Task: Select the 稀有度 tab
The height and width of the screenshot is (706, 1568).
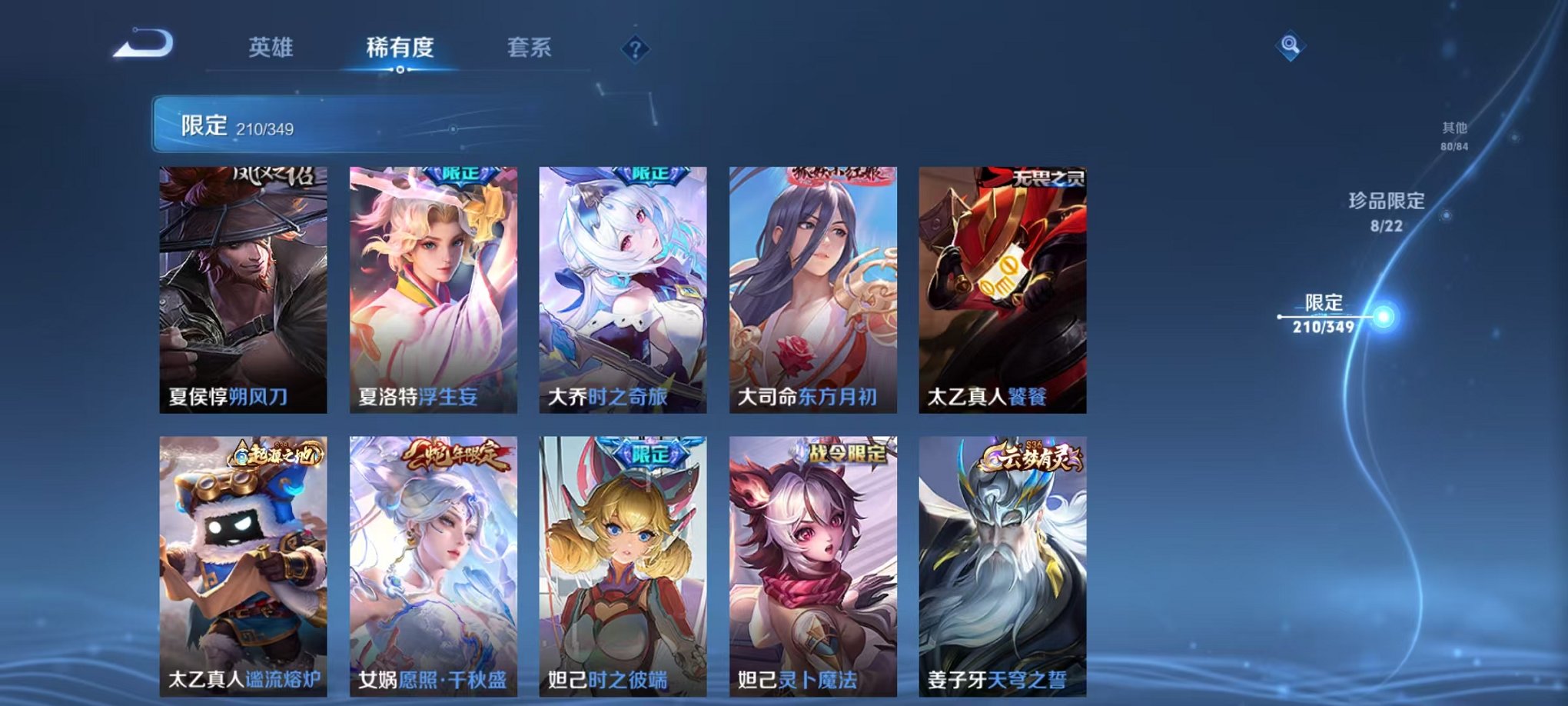Action: pyautogui.click(x=399, y=46)
